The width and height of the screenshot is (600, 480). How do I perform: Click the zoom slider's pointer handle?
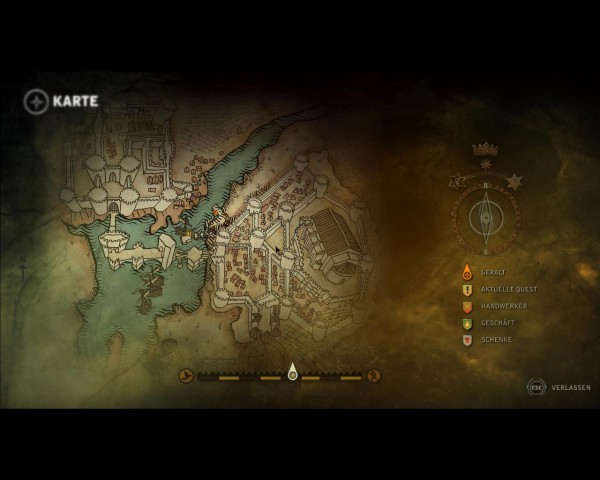(292, 373)
